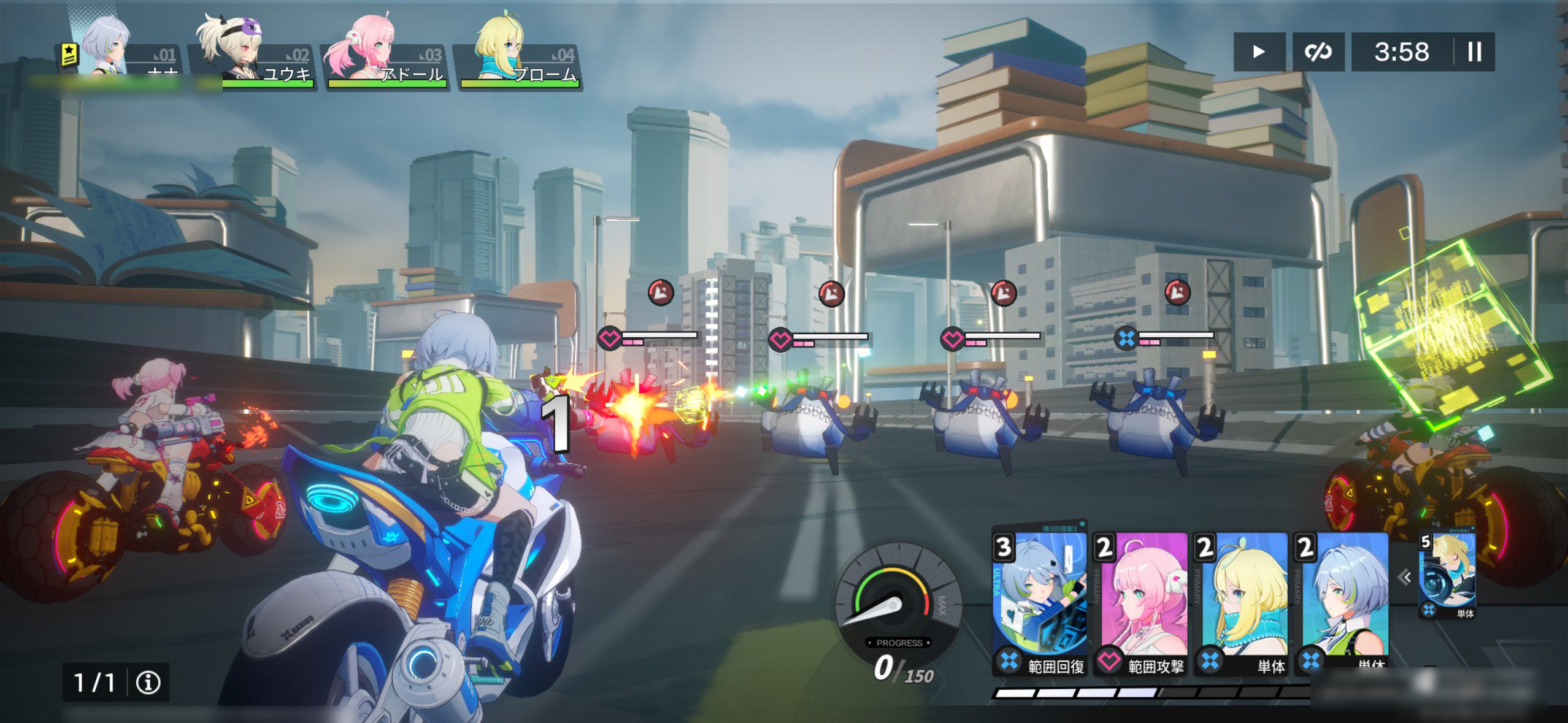Toggle the battle speed play button
The width and height of the screenshot is (1568, 723).
[1259, 52]
